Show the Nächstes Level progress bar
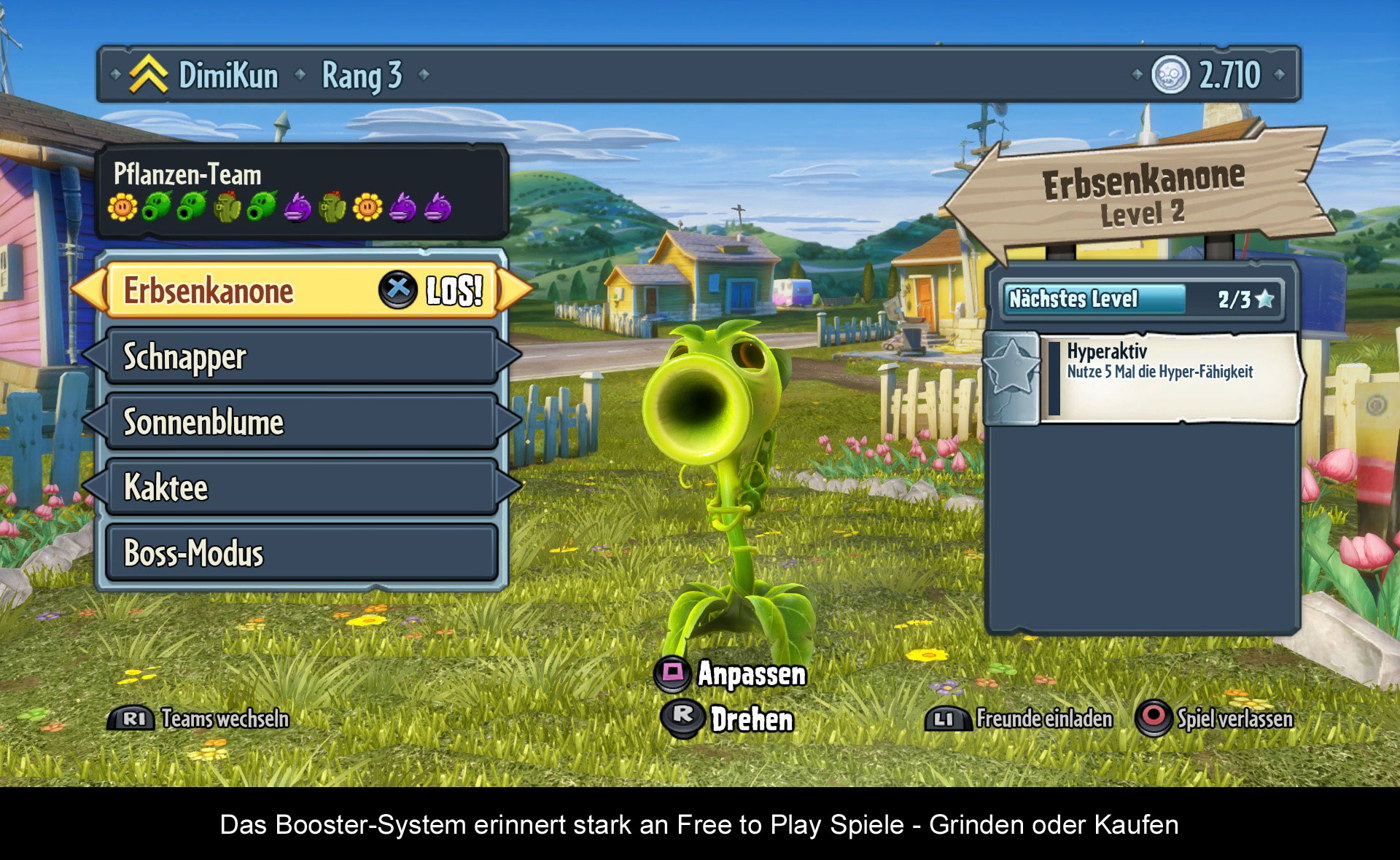This screenshot has height=860, width=1400. (x=1141, y=299)
